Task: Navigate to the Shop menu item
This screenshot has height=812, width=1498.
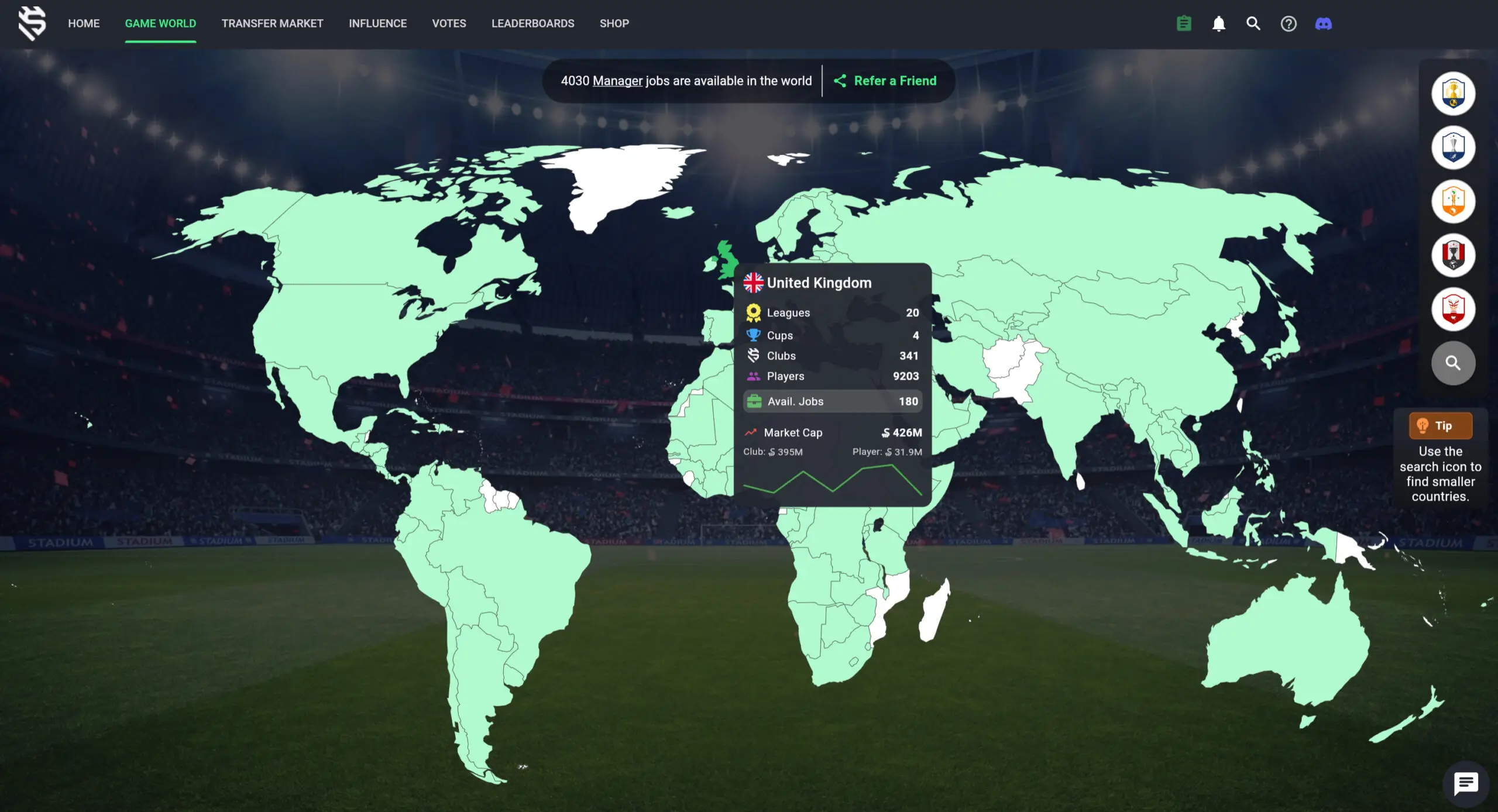Action: [x=614, y=23]
